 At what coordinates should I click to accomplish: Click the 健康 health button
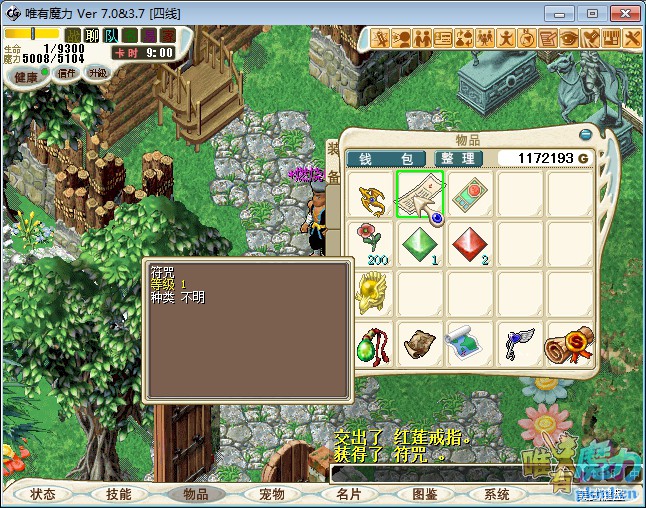(x=26, y=78)
